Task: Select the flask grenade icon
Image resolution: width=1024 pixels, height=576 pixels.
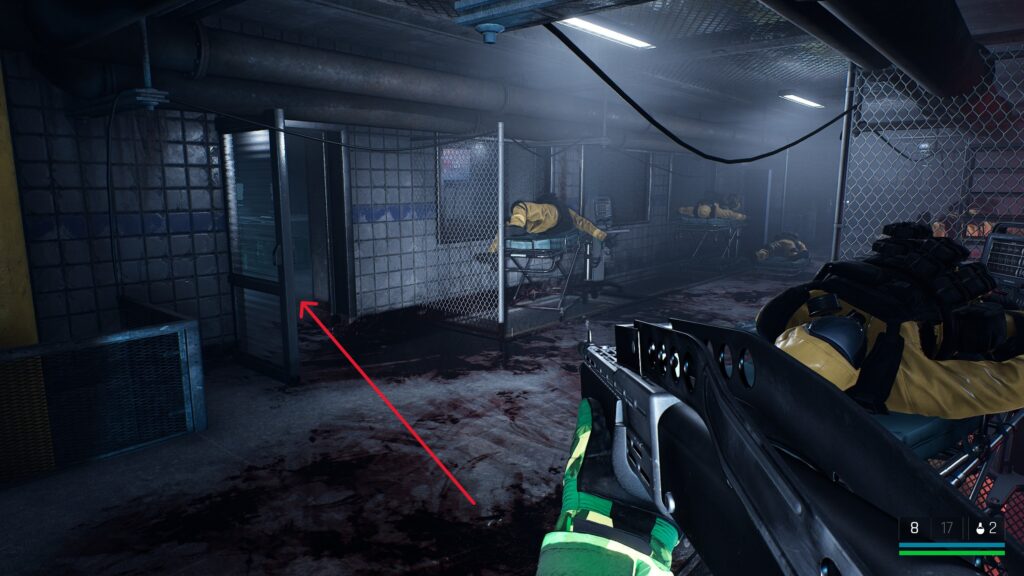Action: (x=981, y=527)
